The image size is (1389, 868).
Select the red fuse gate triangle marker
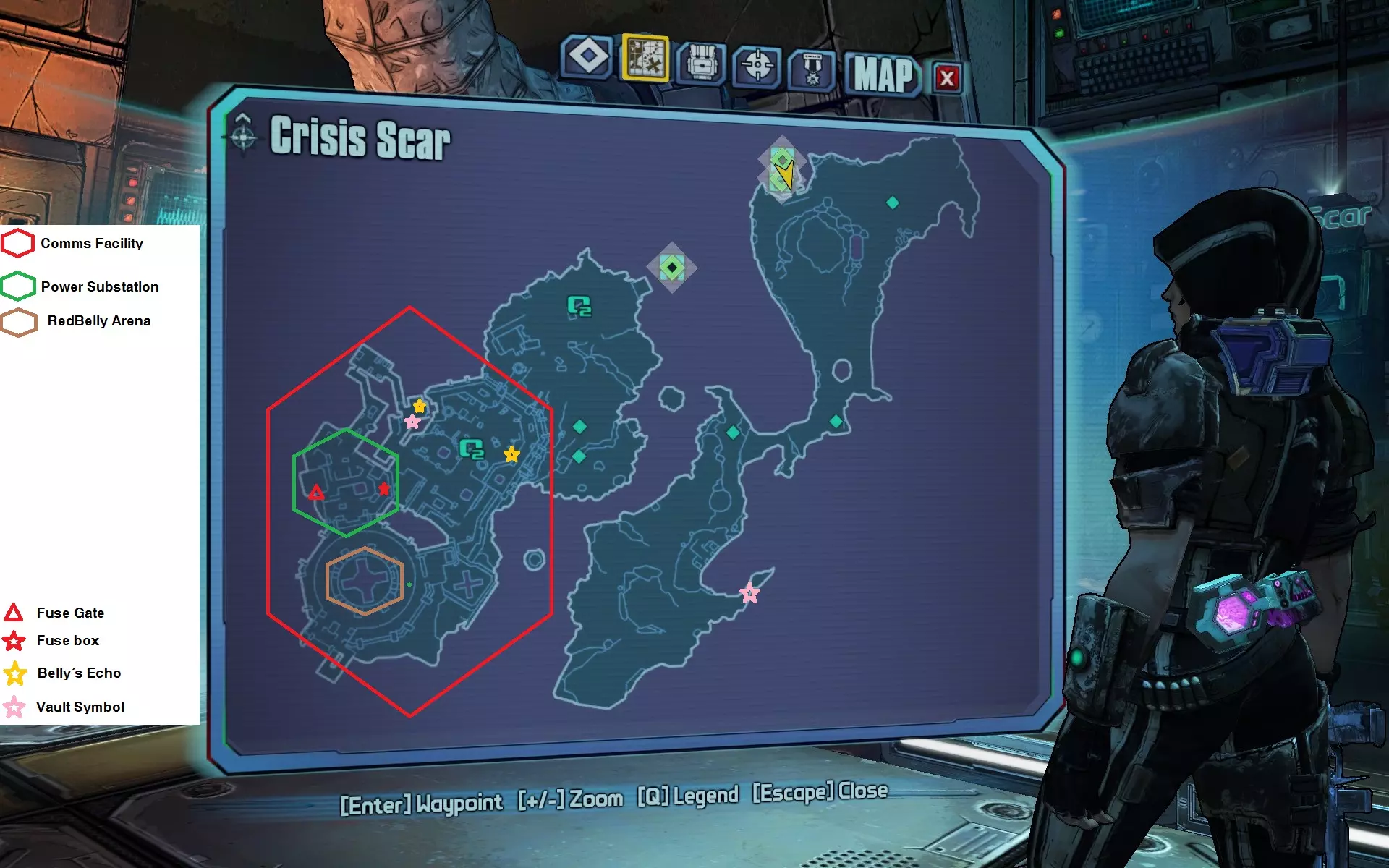[x=316, y=493]
